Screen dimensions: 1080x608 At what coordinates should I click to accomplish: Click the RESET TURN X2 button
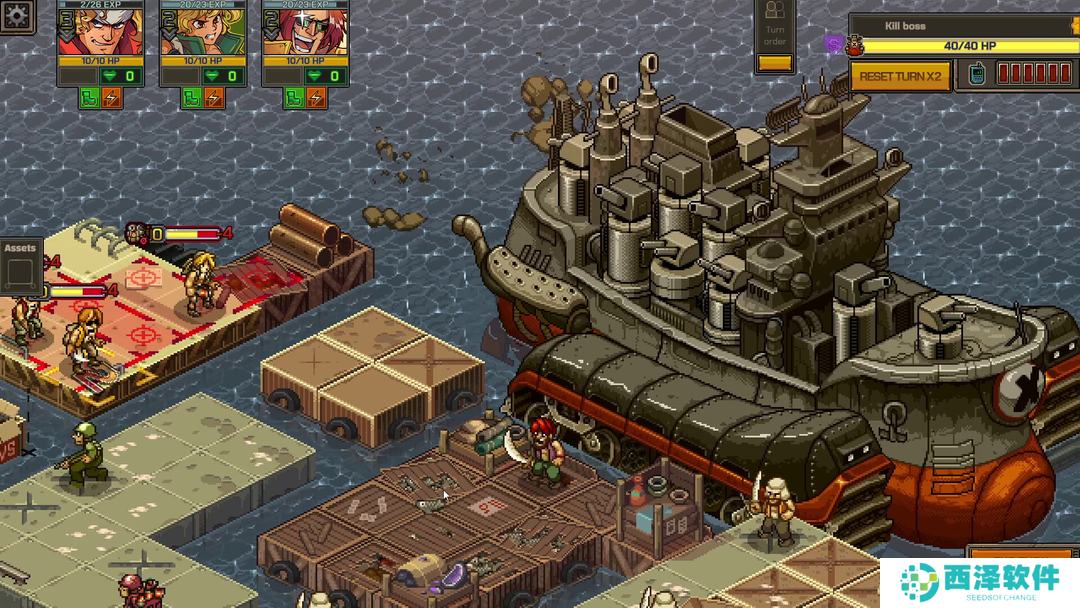click(x=900, y=76)
